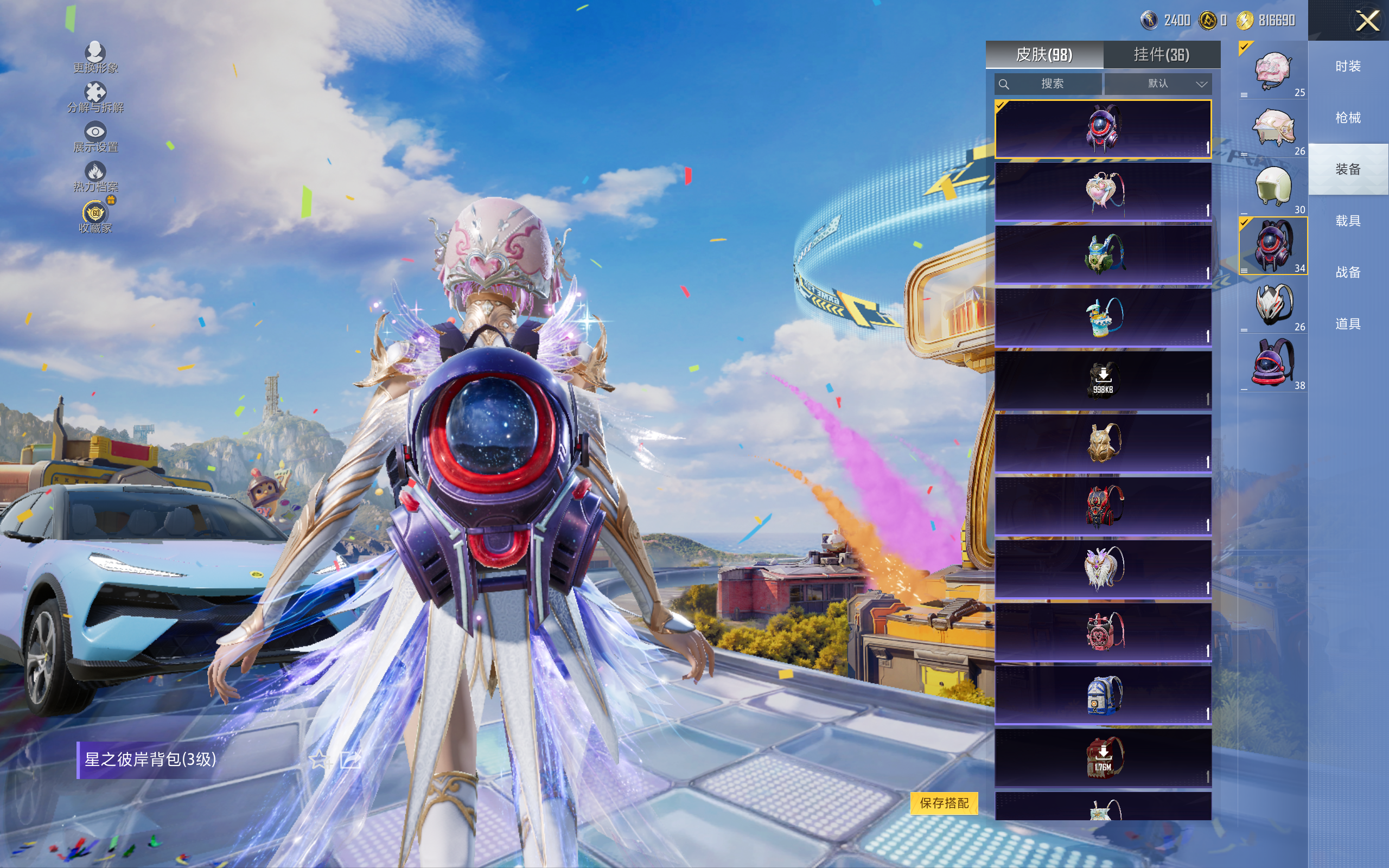Choose the 载具 category

click(1348, 221)
